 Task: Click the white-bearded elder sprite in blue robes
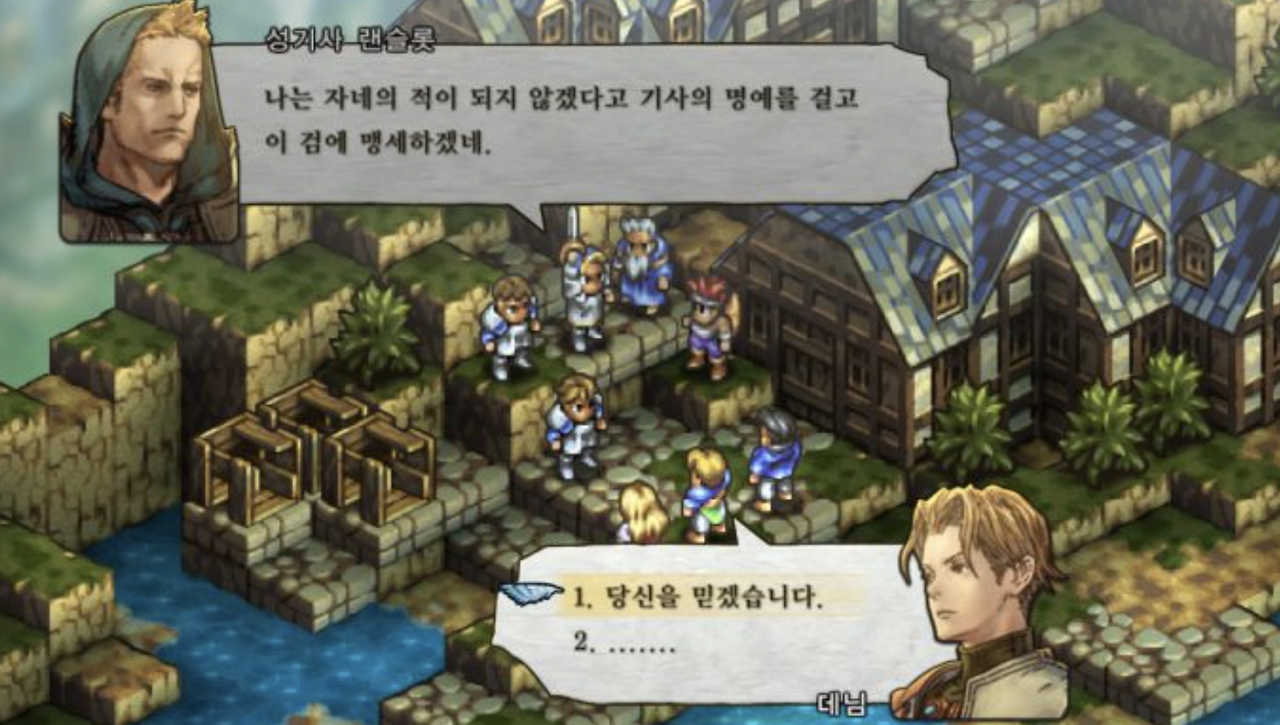[638, 270]
